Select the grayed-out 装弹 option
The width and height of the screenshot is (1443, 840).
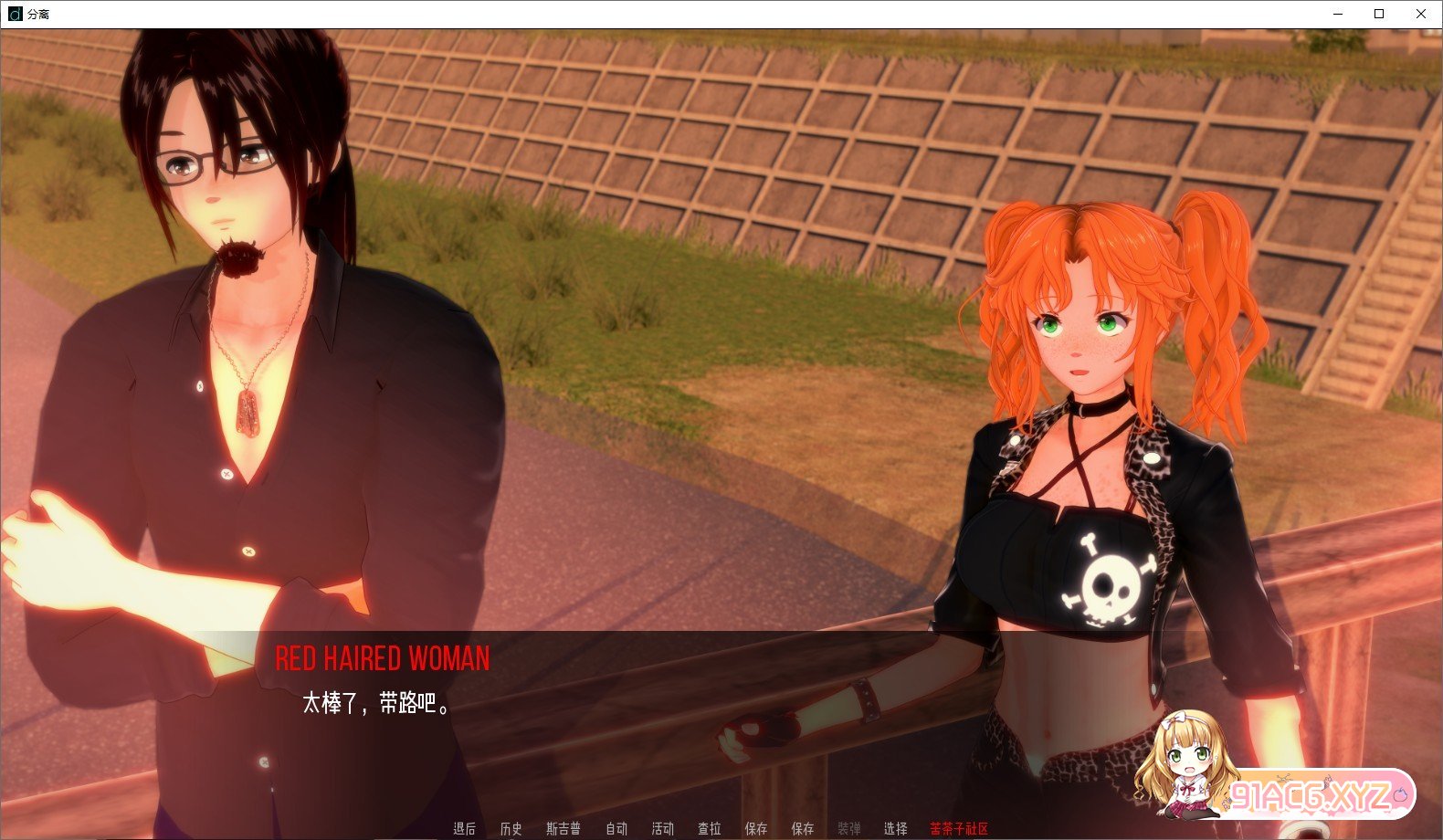(x=850, y=829)
